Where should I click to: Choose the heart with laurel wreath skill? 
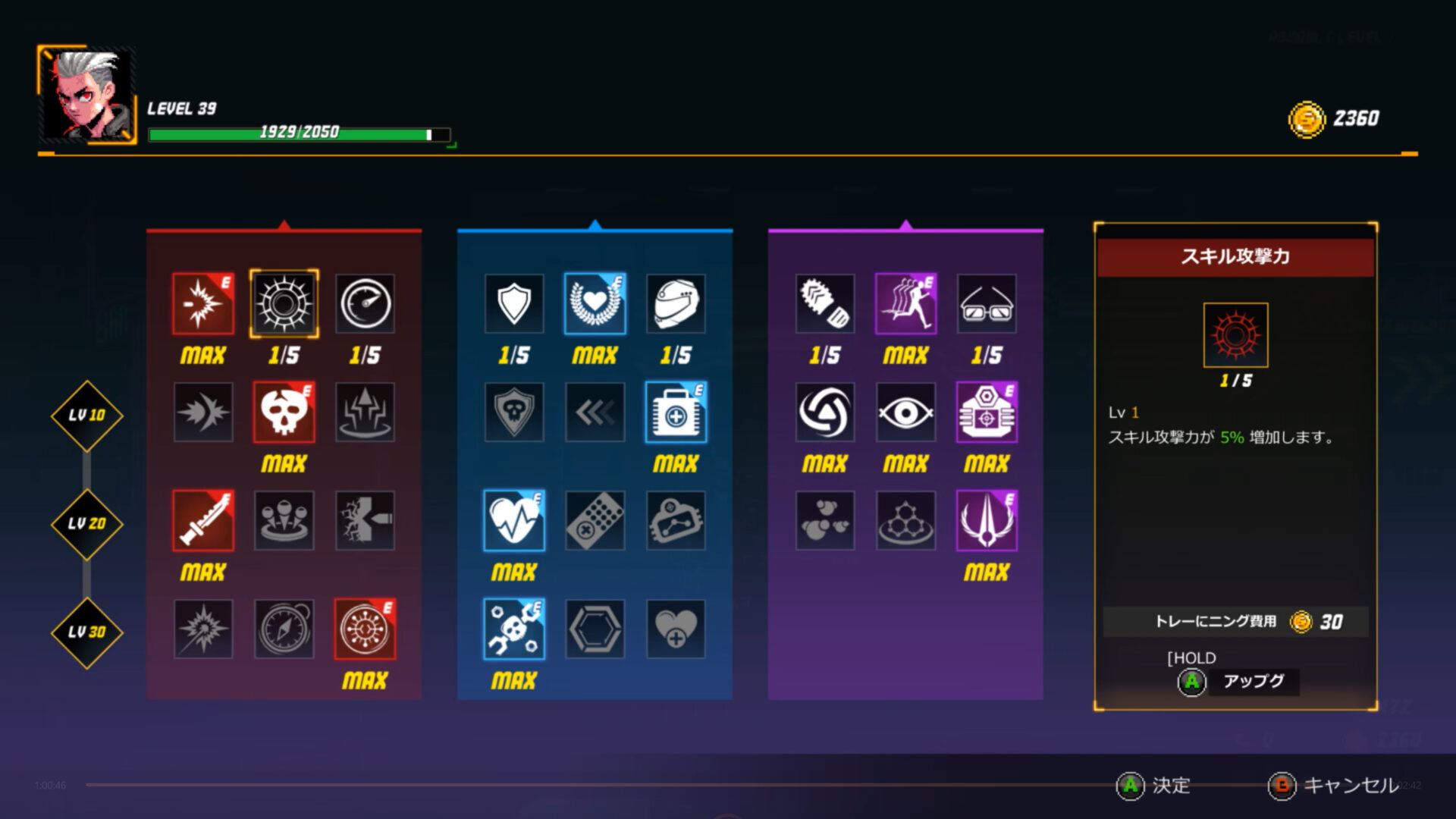pos(595,303)
